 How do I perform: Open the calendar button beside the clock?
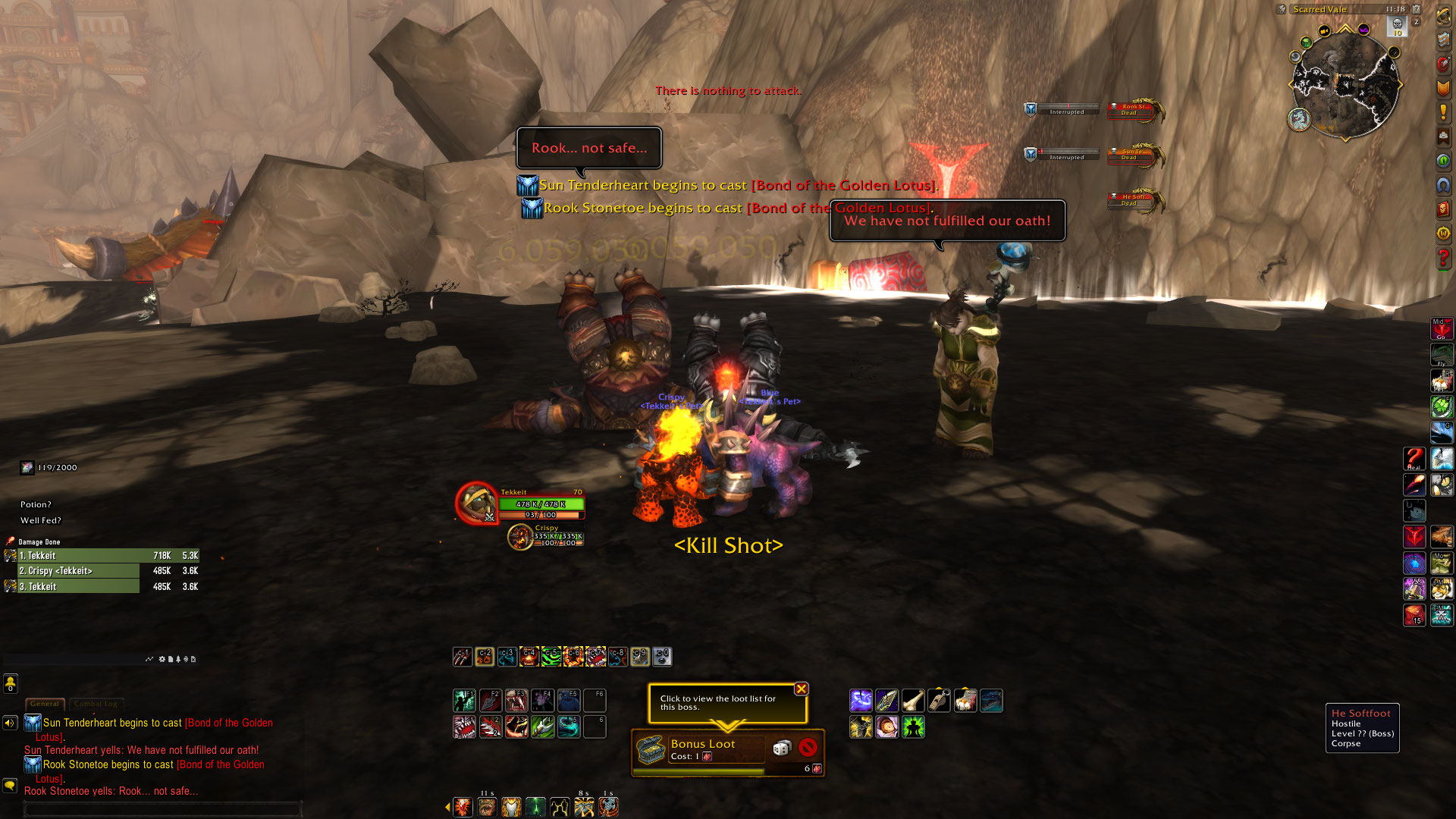tap(1416, 9)
